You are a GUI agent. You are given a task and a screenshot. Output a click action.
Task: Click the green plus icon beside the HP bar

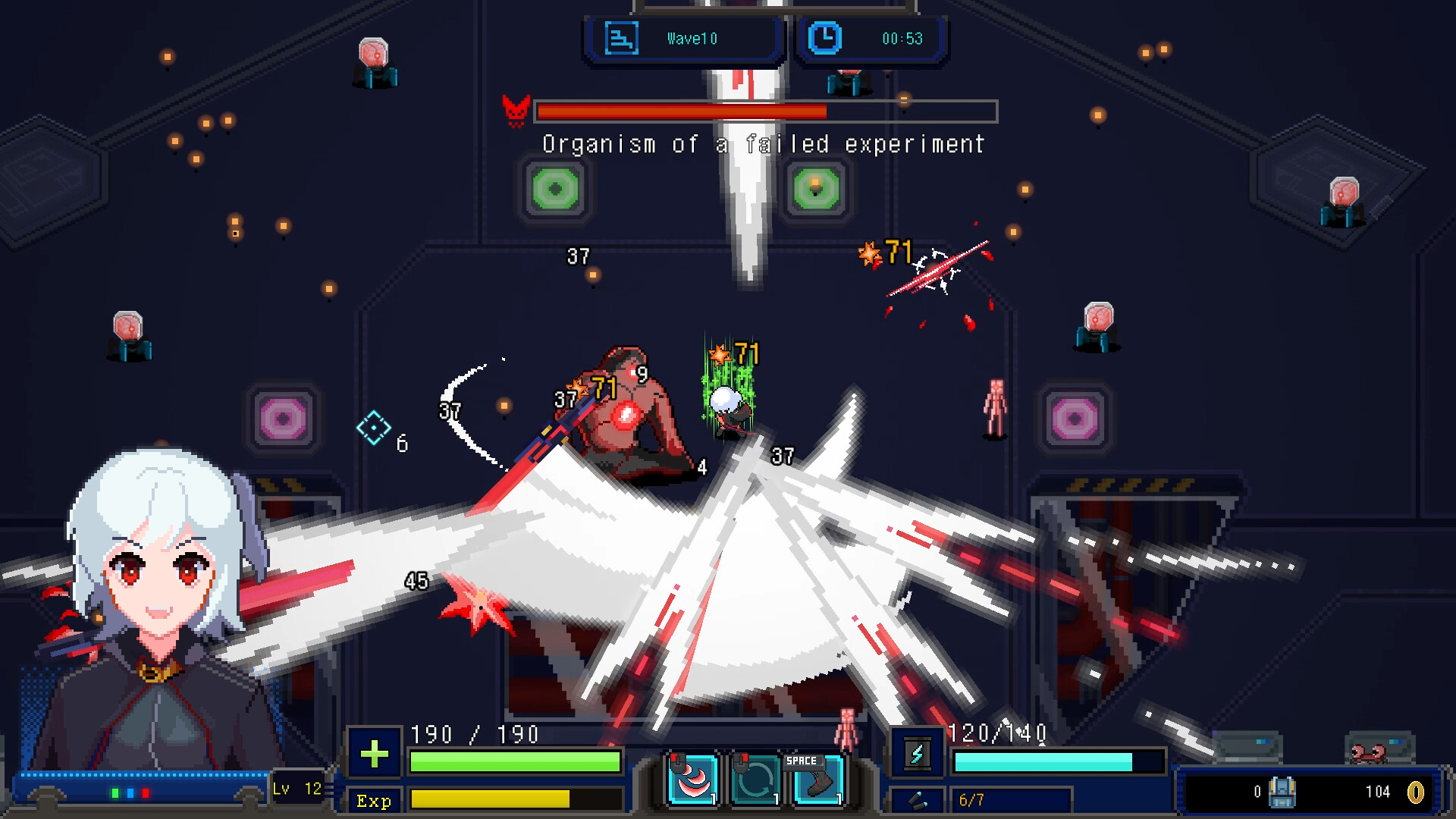(374, 754)
